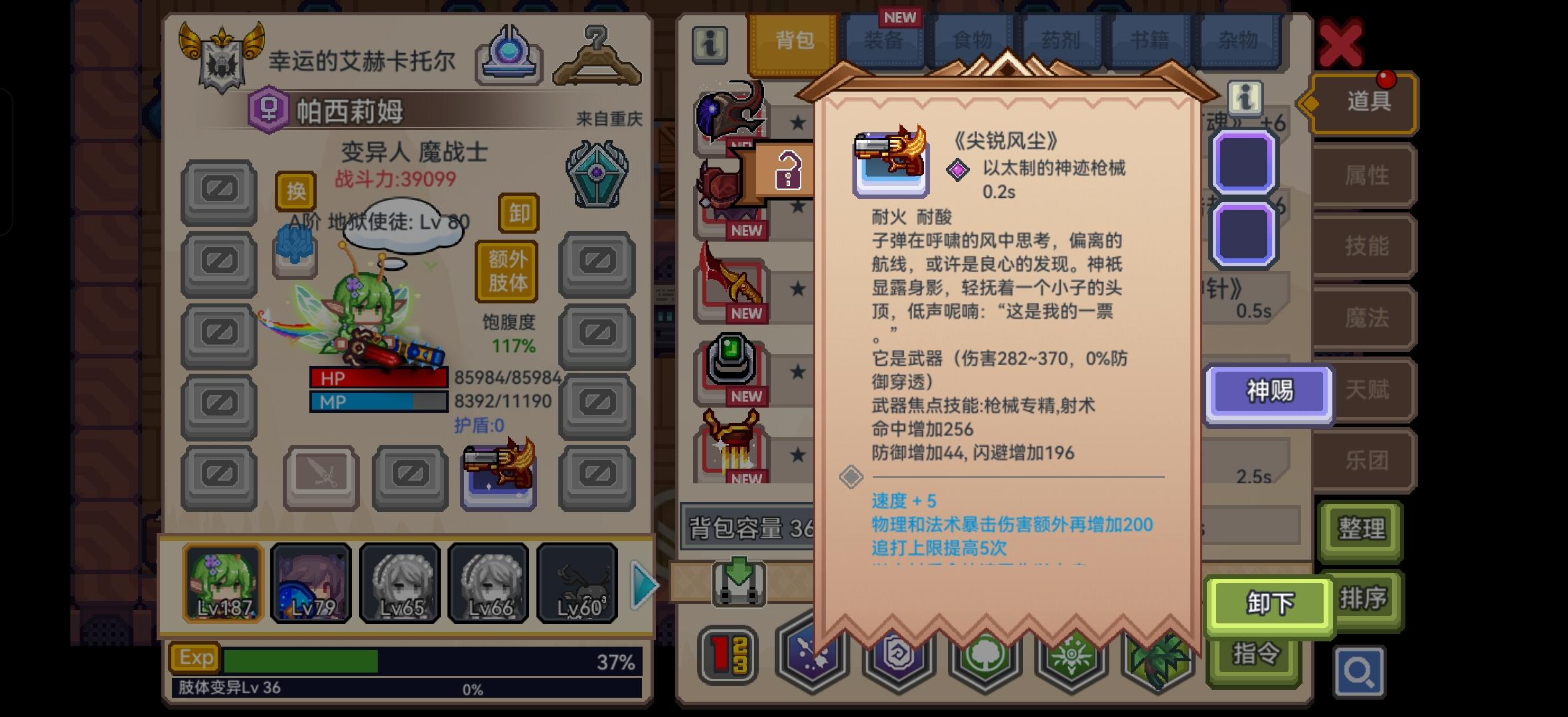
Task: Click the 卸下 unequip button
Action: tap(1269, 603)
